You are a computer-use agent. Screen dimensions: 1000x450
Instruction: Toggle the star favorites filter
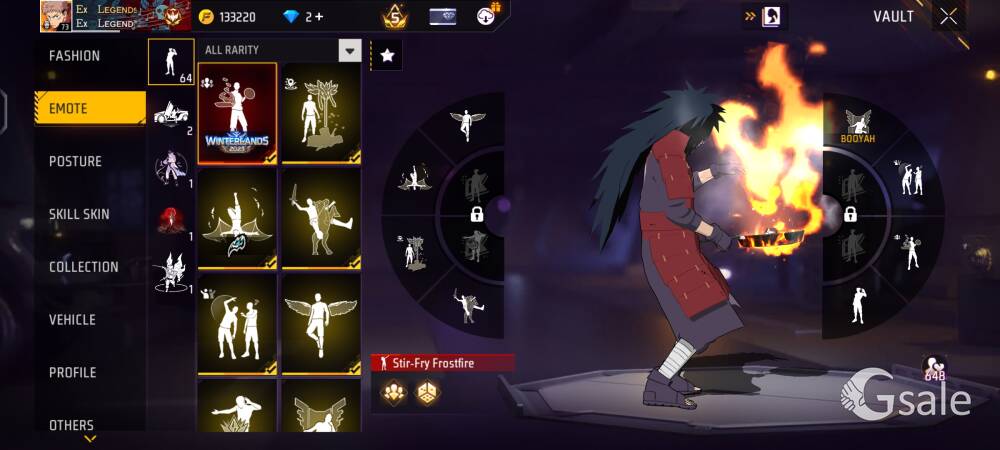(387, 56)
